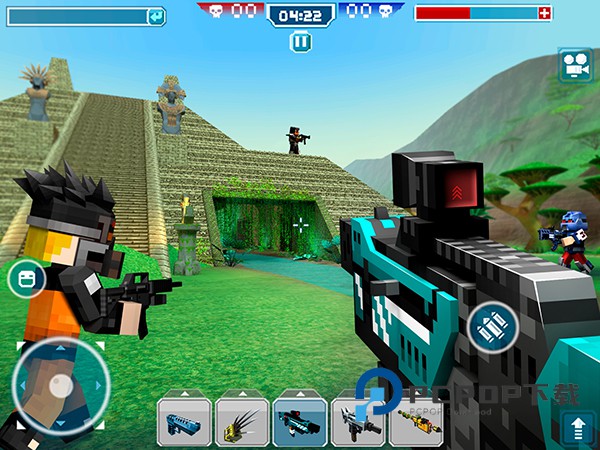Tap the camera view button
Image resolution: width=600 pixels, height=450 pixels.
(573, 64)
